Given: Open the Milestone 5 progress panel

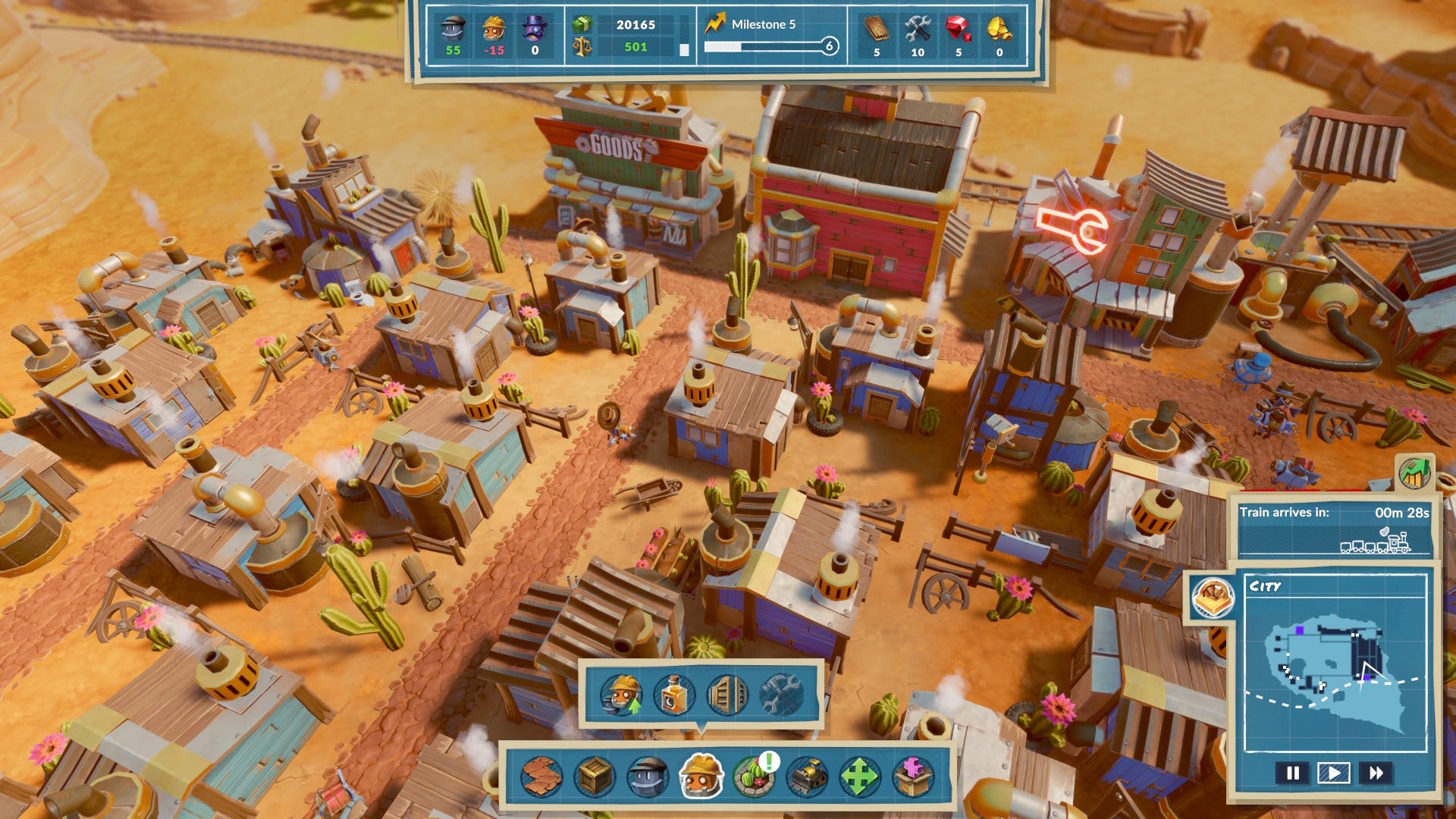Looking at the screenshot, I should click(771, 36).
